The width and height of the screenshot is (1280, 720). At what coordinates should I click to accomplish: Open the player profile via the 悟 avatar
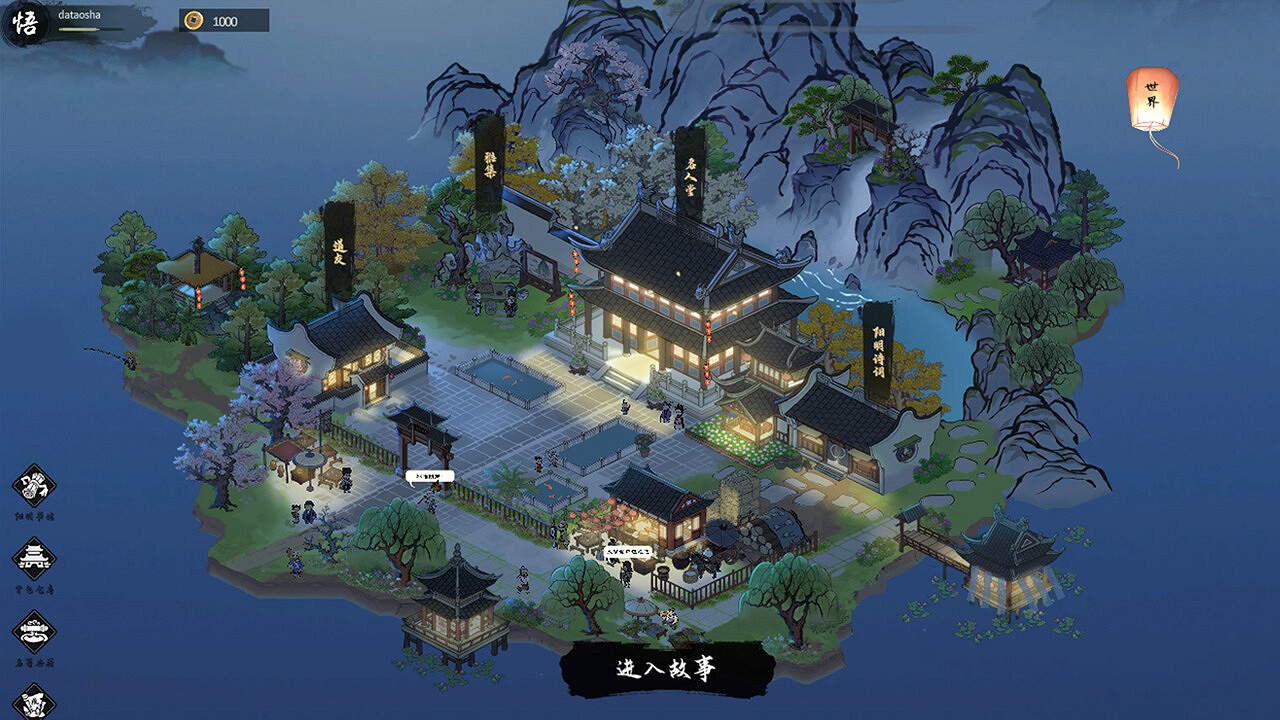[x=27, y=20]
